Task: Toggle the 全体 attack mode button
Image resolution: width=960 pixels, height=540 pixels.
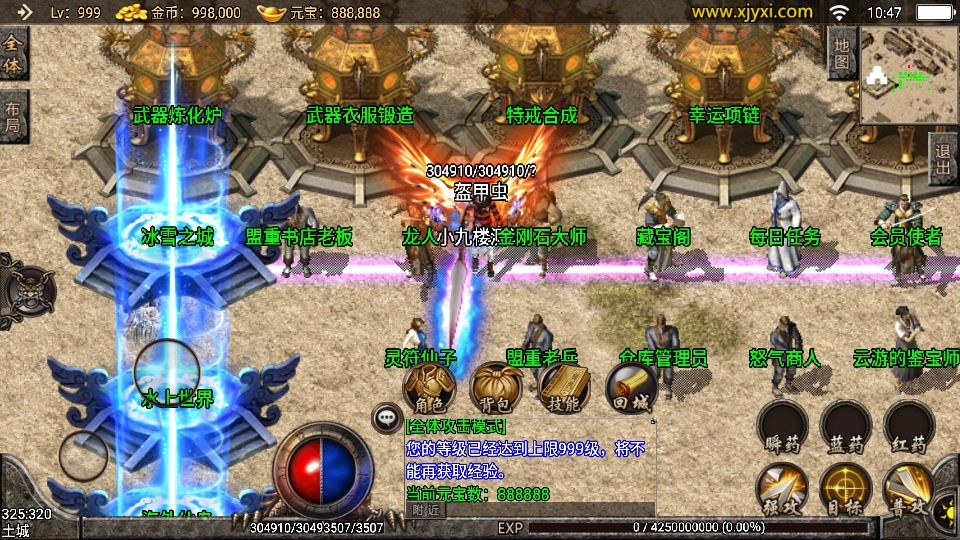Action: [14, 54]
